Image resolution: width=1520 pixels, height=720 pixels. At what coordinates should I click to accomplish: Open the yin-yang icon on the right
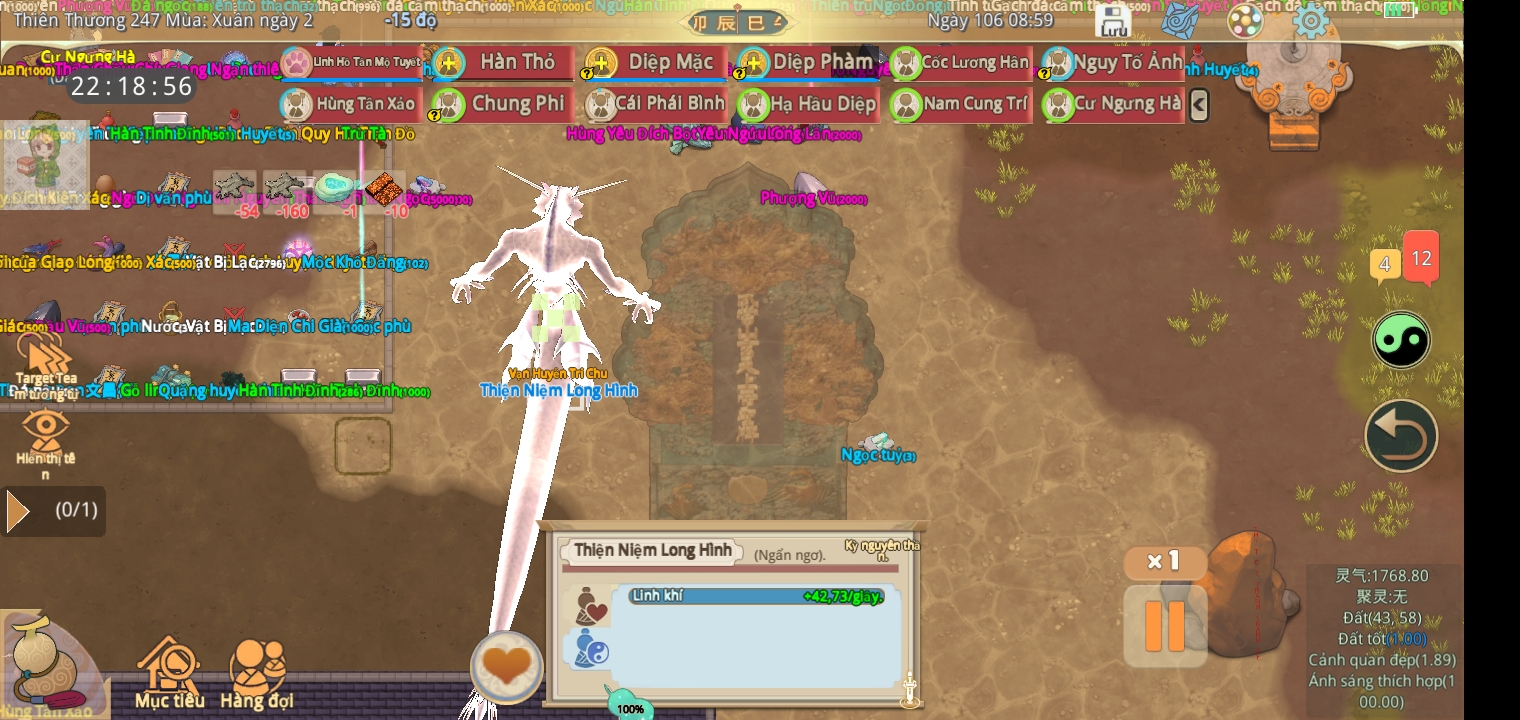click(1401, 340)
